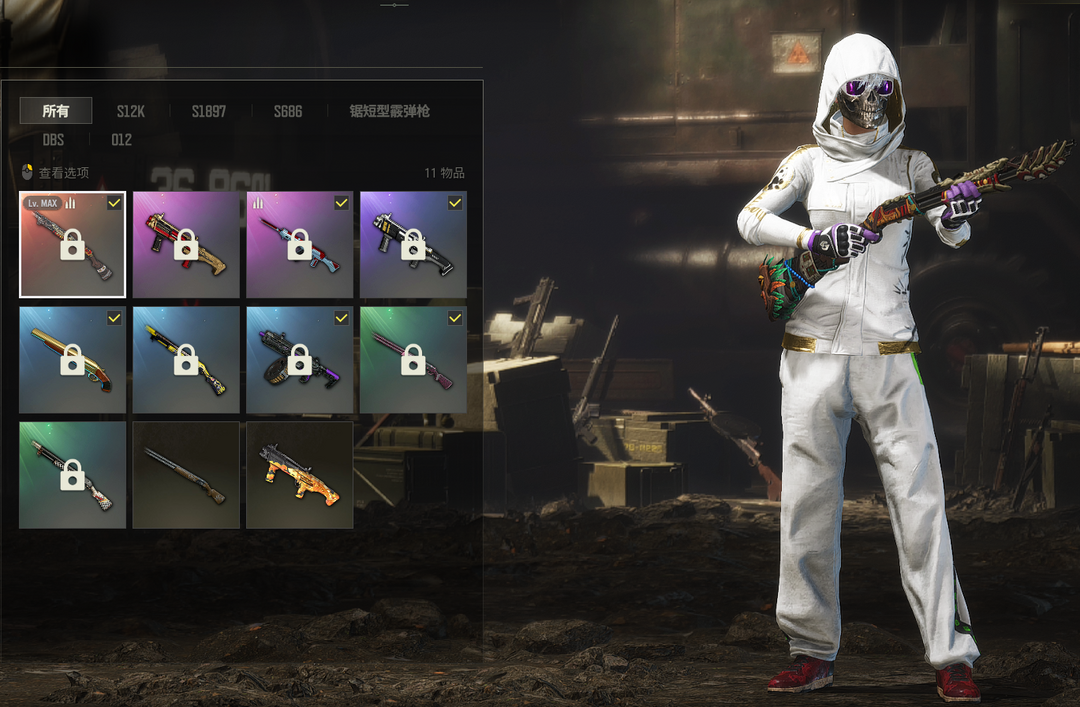Viewport: 1080px width, 707px height.
Task: Open the S12K weapon tab
Action: [x=130, y=111]
